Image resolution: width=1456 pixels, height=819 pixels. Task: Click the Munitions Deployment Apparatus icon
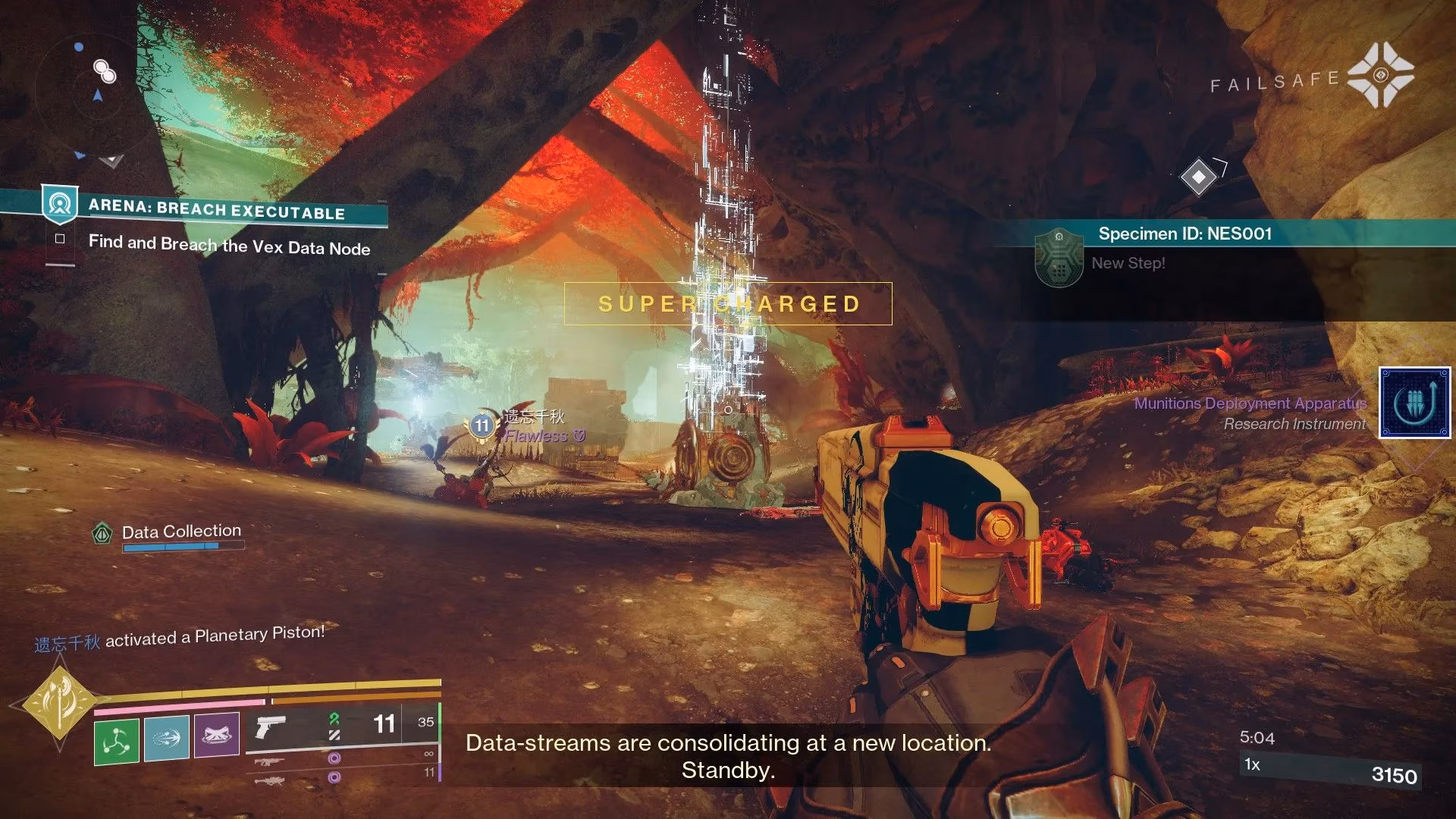(1414, 403)
